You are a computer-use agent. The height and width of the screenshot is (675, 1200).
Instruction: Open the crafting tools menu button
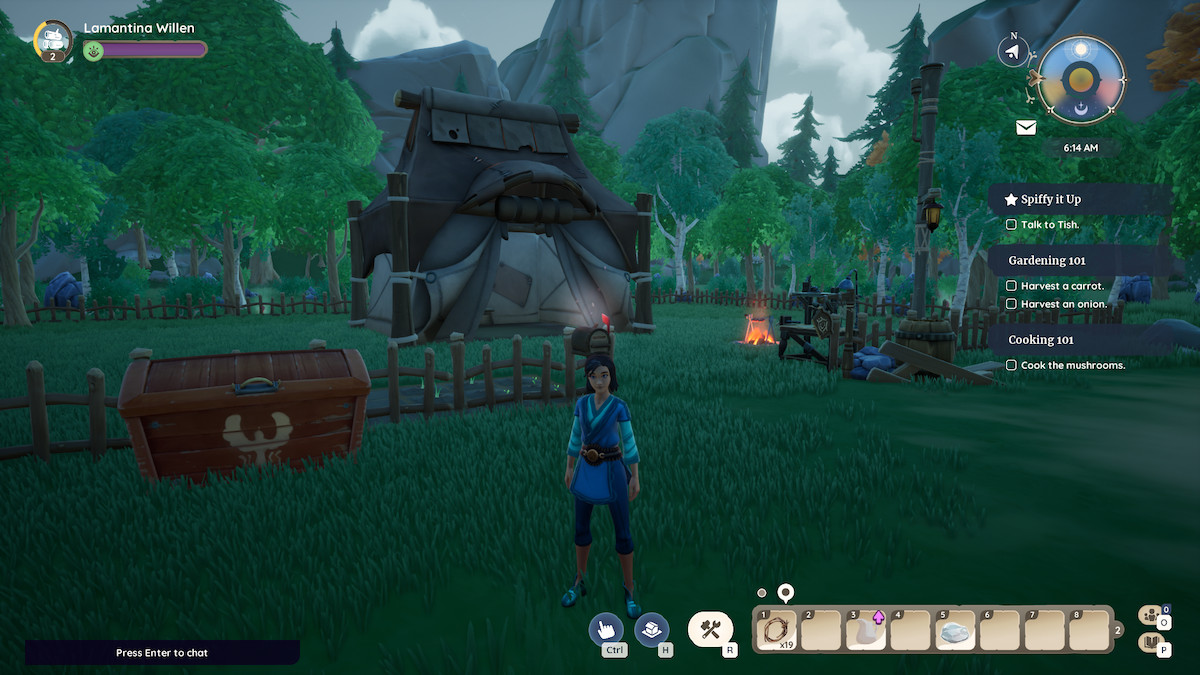point(710,629)
